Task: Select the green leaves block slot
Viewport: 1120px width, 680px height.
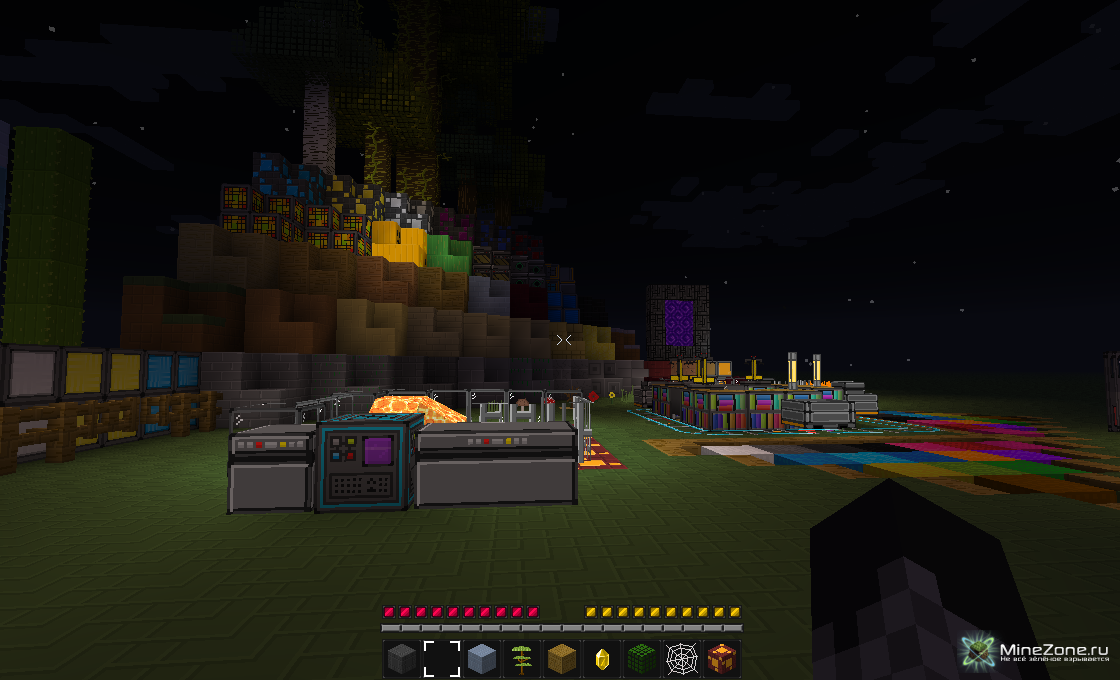Action: (x=641, y=659)
